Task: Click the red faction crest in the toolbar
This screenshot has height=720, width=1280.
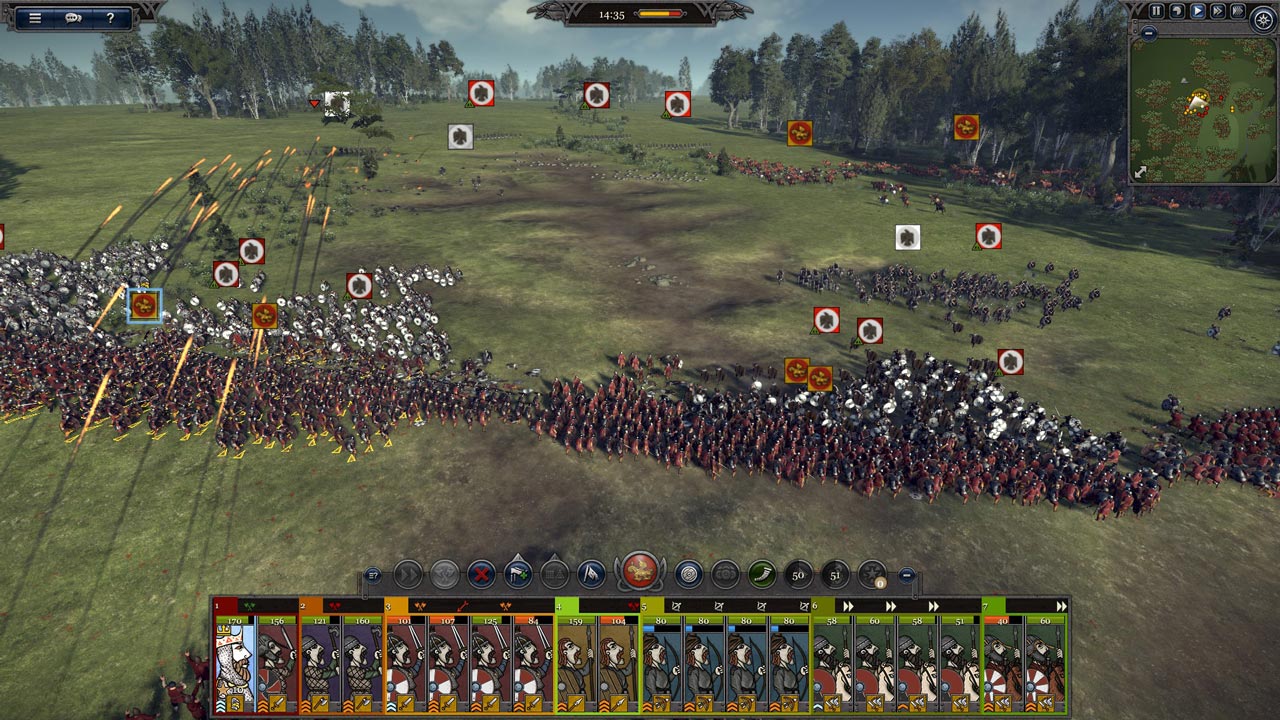Action: pyautogui.click(x=638, y=570)
